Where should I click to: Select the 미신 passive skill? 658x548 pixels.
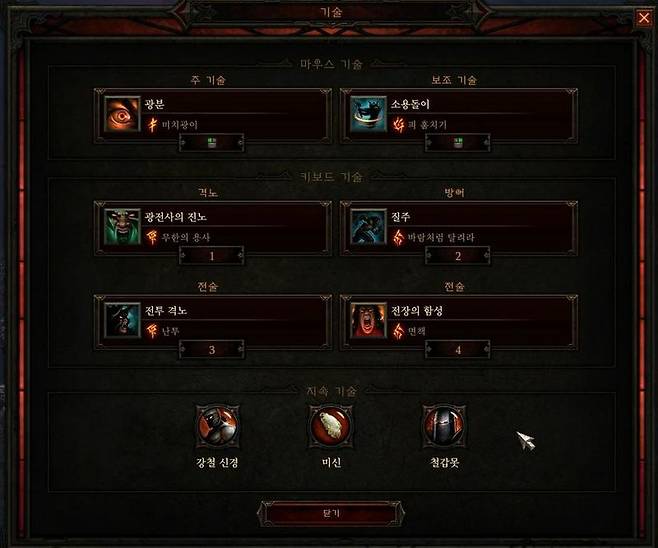pos(328,426)
